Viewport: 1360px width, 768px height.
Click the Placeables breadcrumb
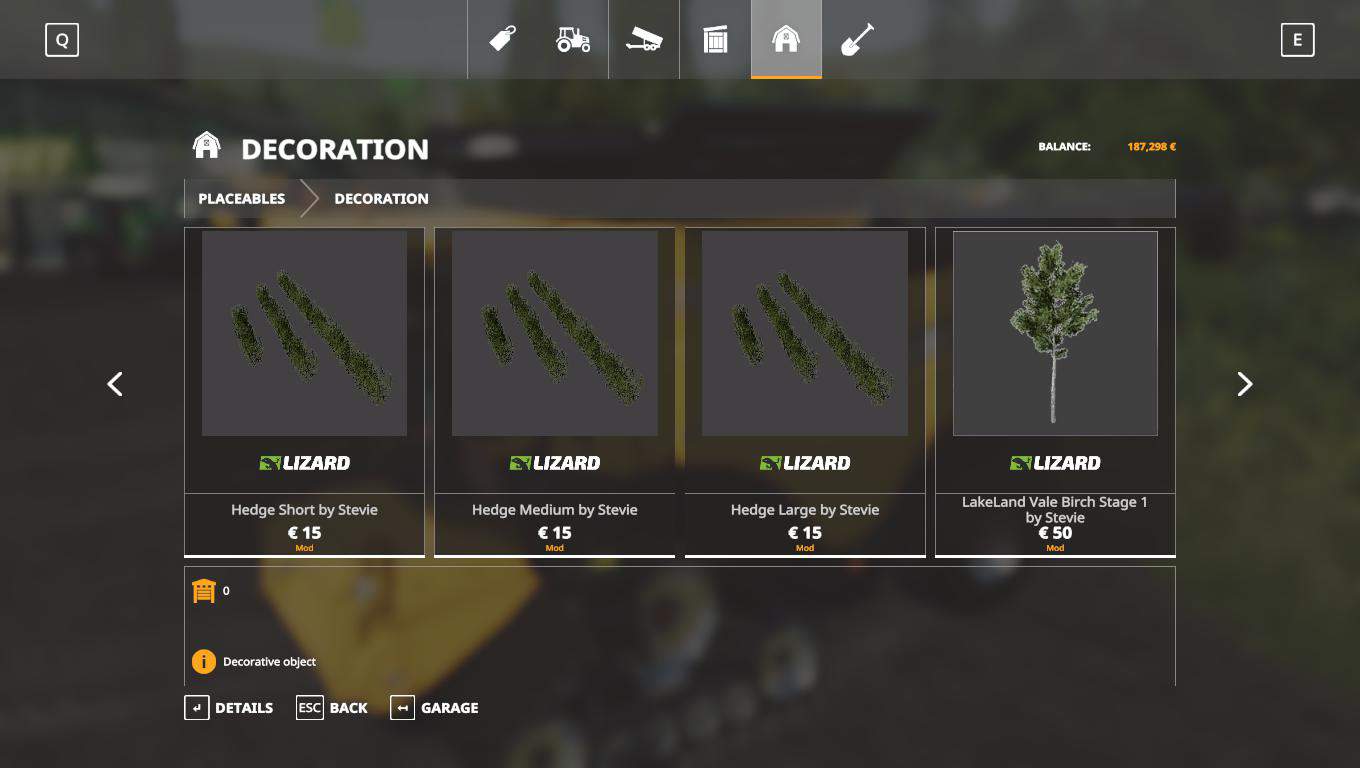(242, 199)
